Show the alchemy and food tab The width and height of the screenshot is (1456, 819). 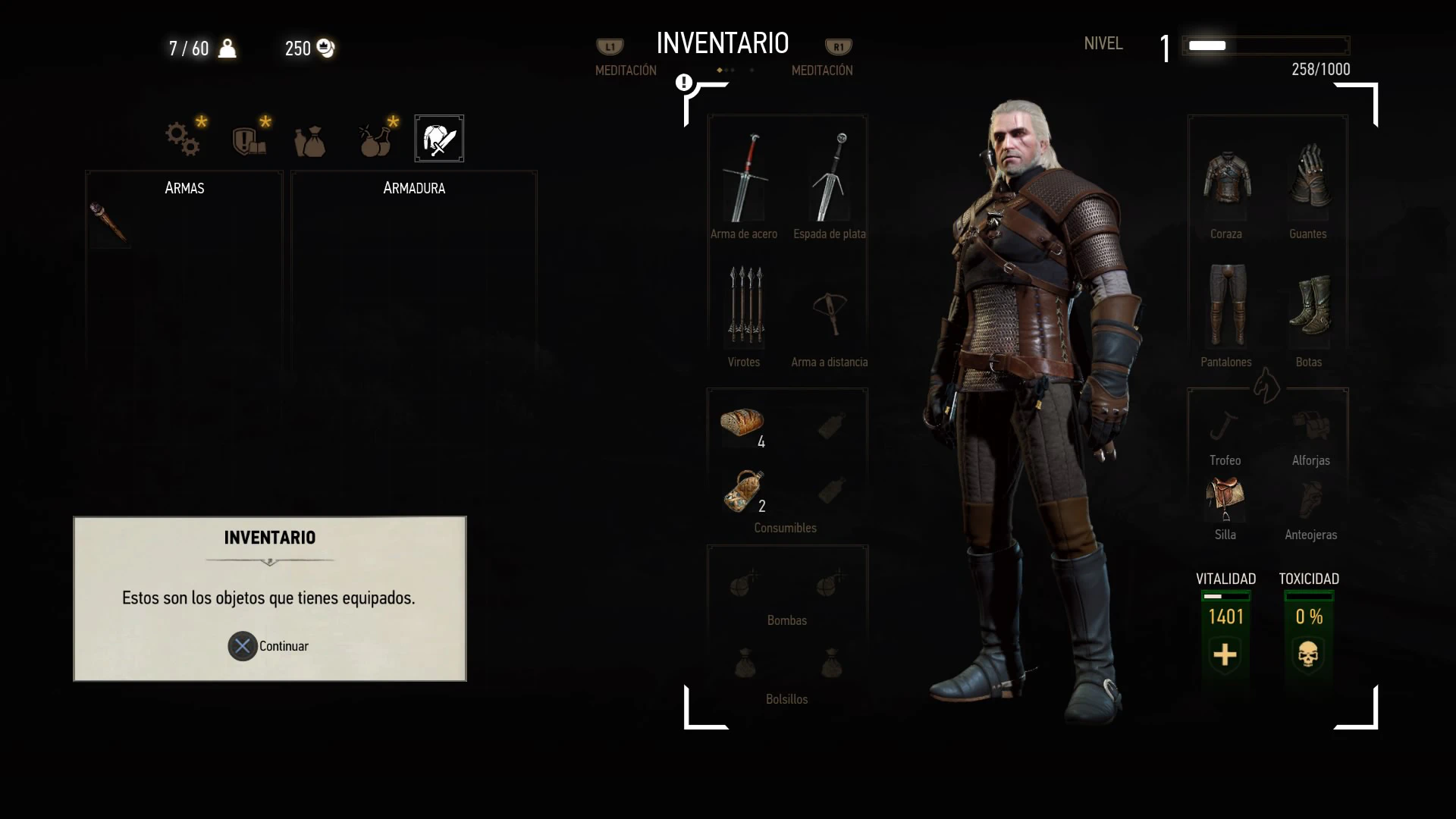tap(375, 140)
